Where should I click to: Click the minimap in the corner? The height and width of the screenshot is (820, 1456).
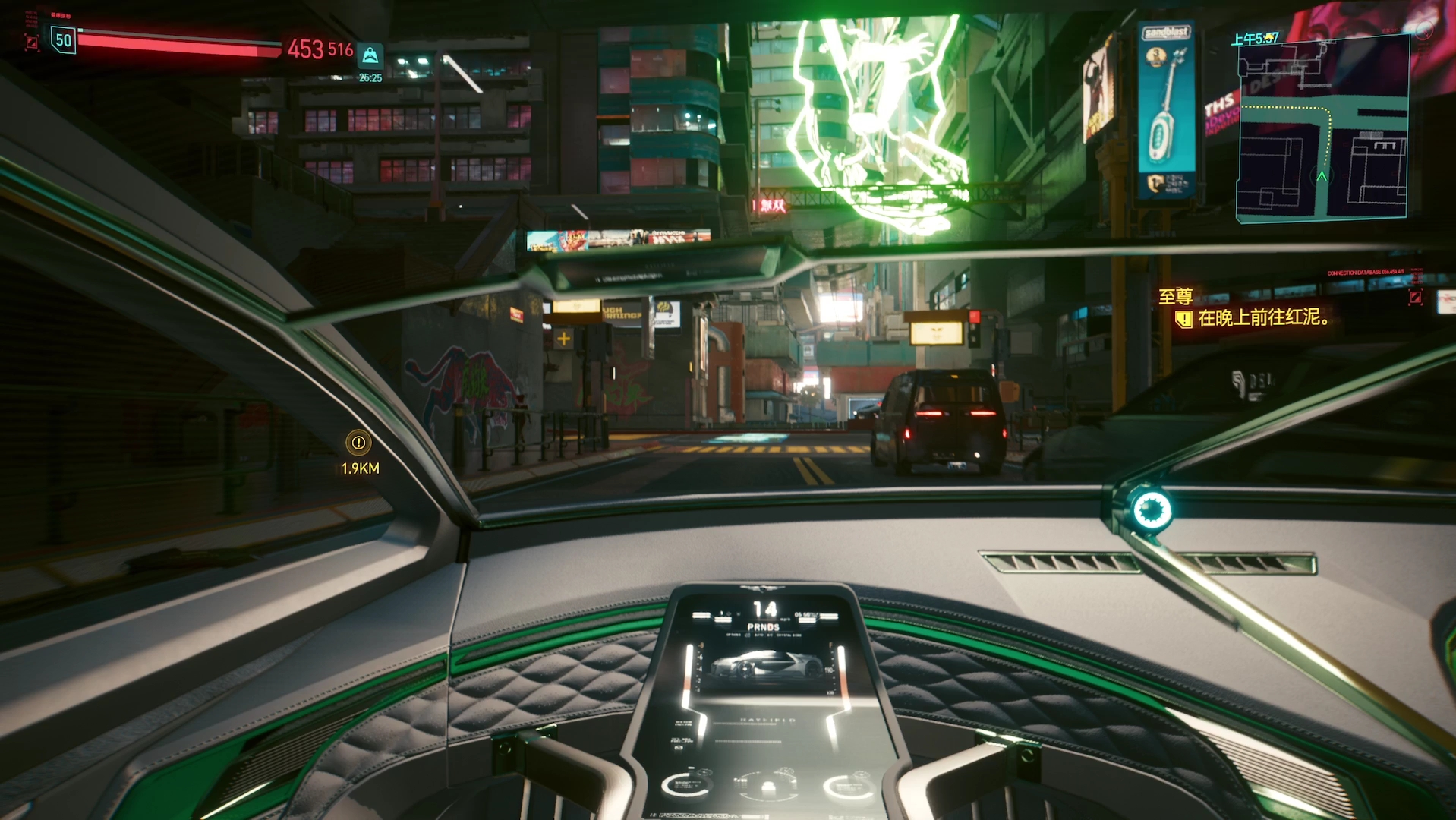click(1322, 128)
